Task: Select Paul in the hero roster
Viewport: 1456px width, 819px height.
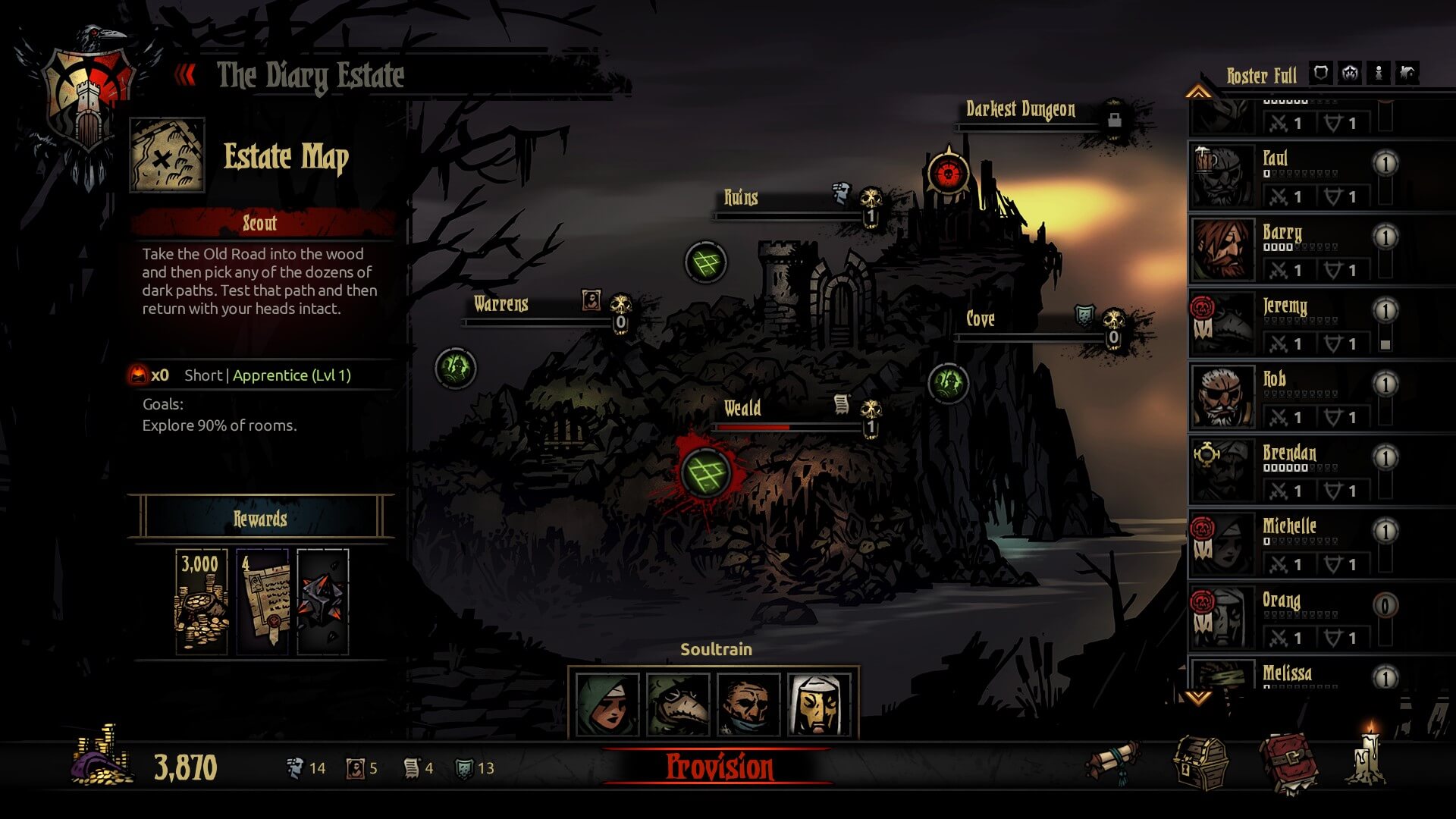Action: pos(1289,176)
